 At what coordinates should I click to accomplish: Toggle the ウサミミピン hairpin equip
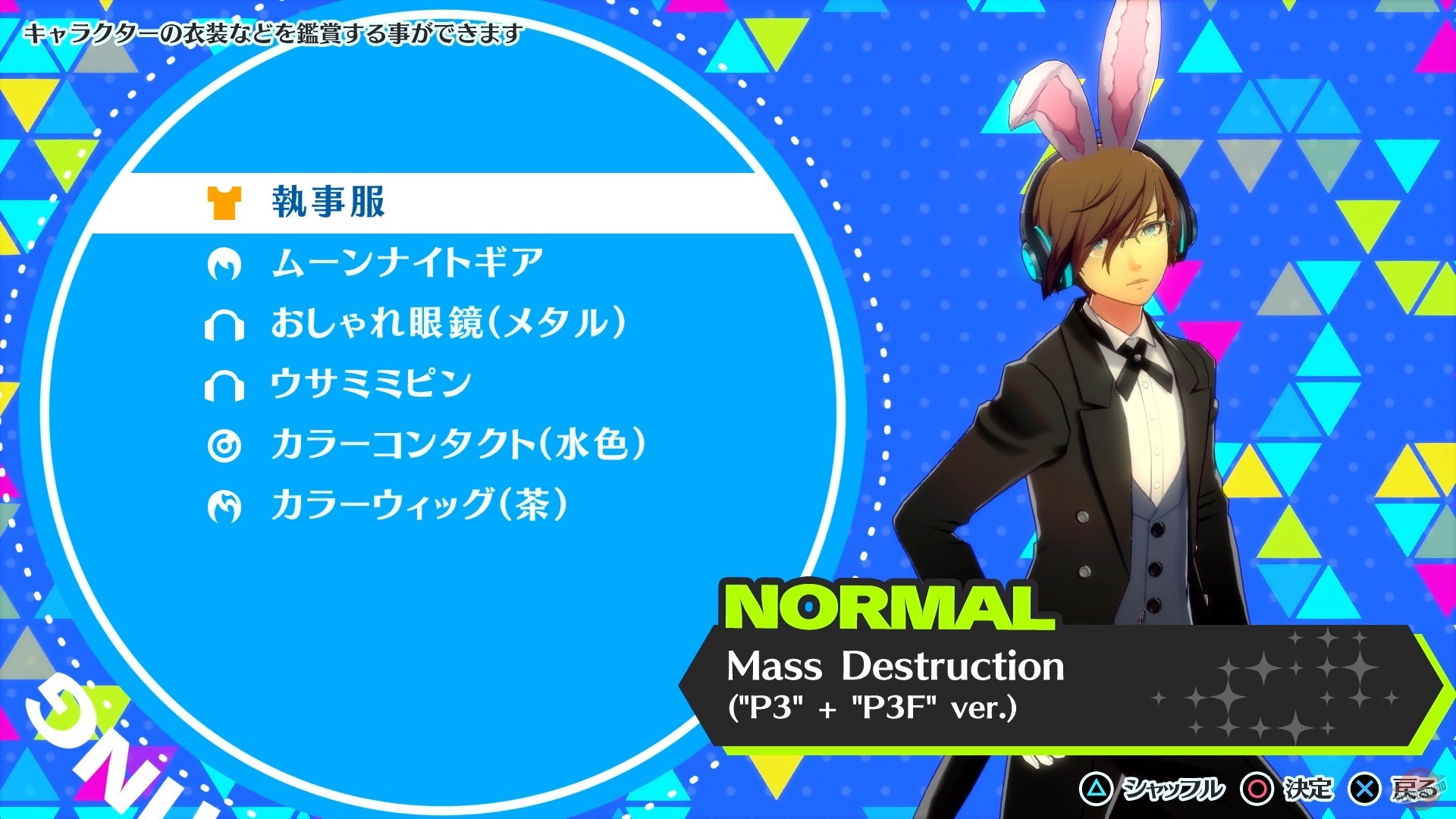point(372,383)
